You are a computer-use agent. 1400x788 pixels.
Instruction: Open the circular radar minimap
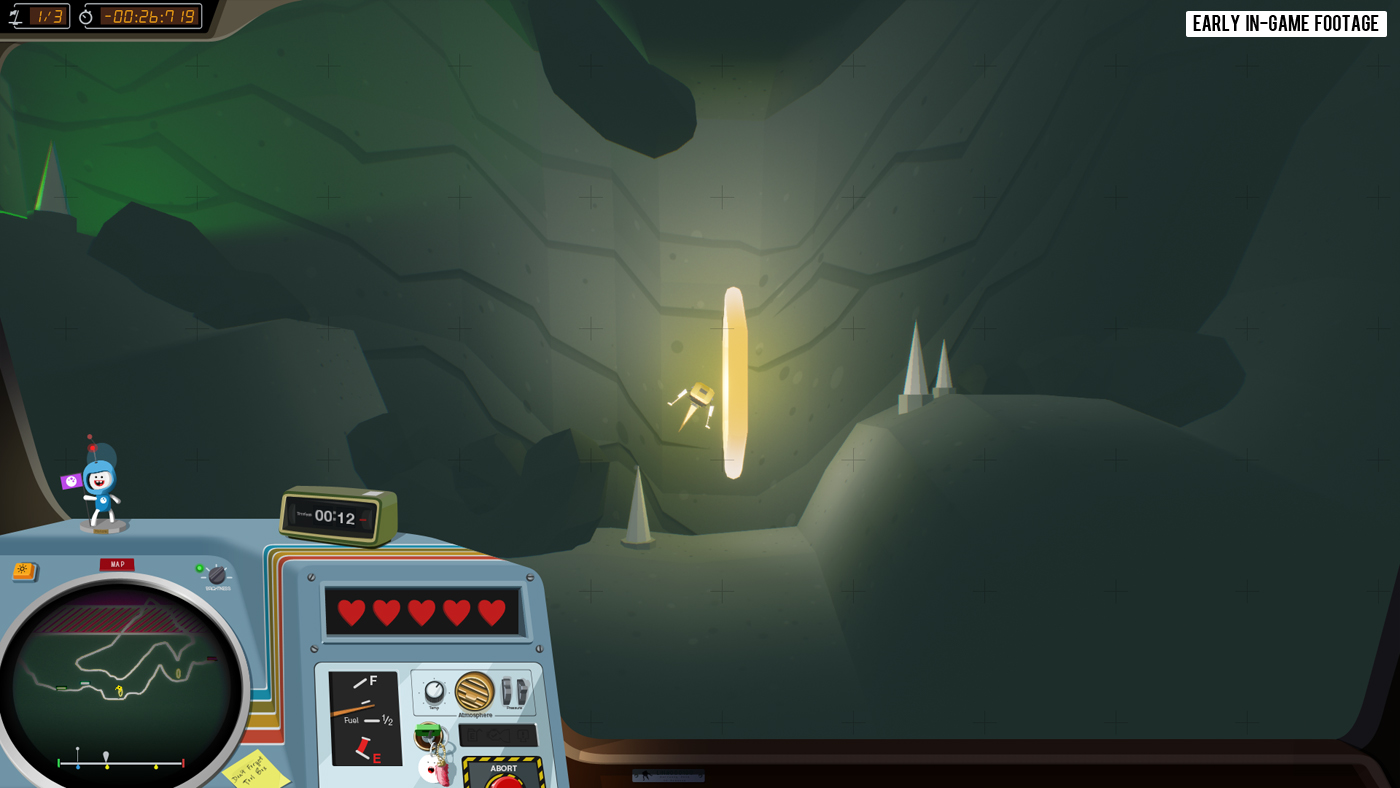coord(120,680)
